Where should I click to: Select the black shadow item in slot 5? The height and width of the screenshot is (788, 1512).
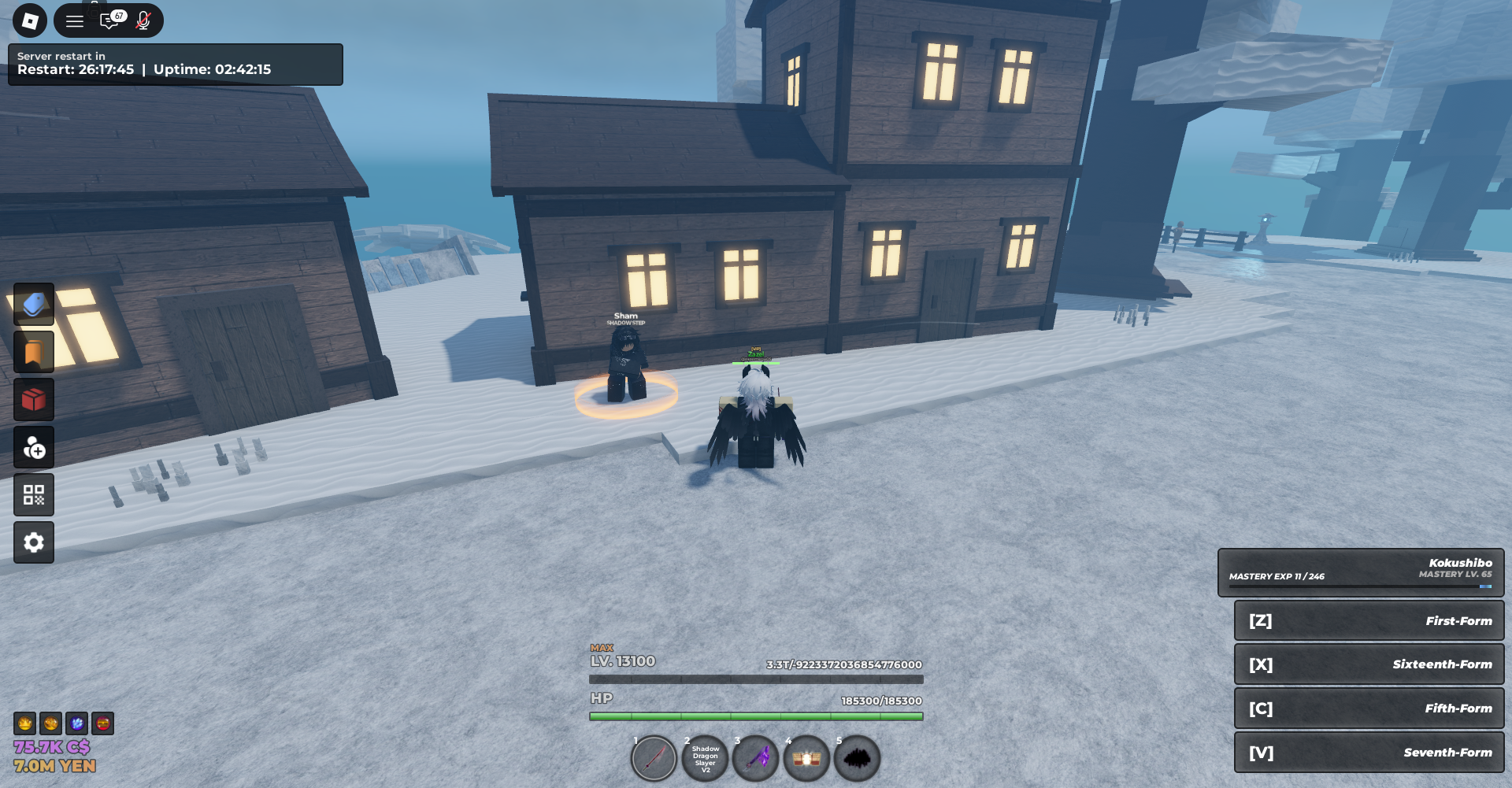(857, 759)
